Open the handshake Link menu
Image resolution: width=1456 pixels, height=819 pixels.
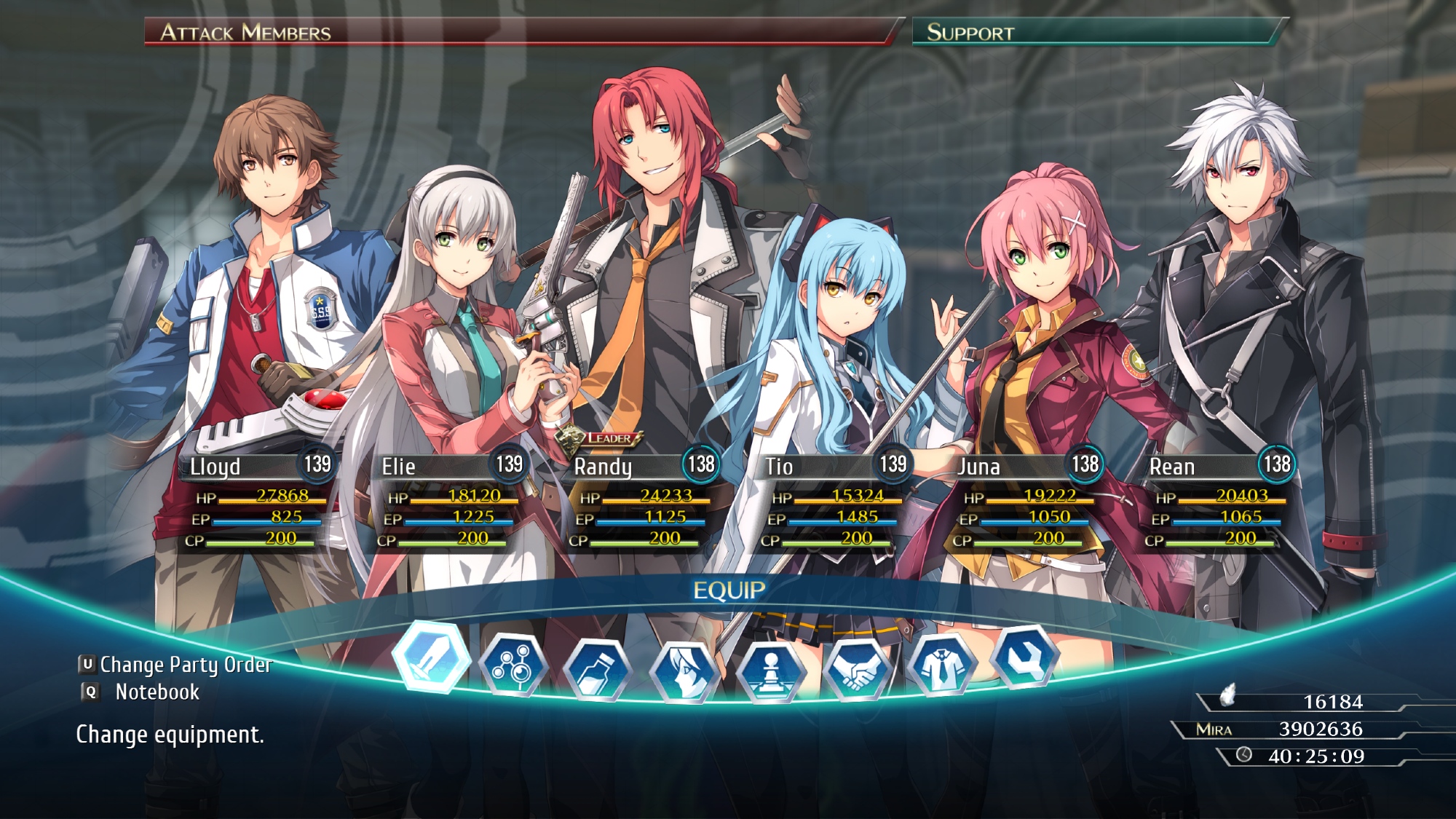pyautogui.click(x=856, y=670)
